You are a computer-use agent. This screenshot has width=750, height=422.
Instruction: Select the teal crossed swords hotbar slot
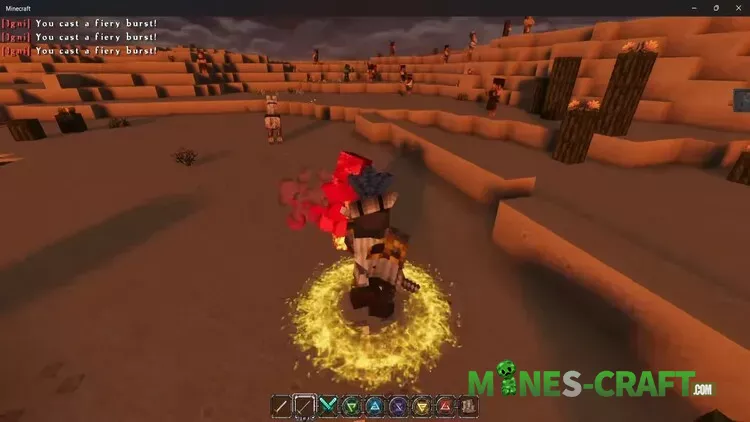click(x=328, y=406)
